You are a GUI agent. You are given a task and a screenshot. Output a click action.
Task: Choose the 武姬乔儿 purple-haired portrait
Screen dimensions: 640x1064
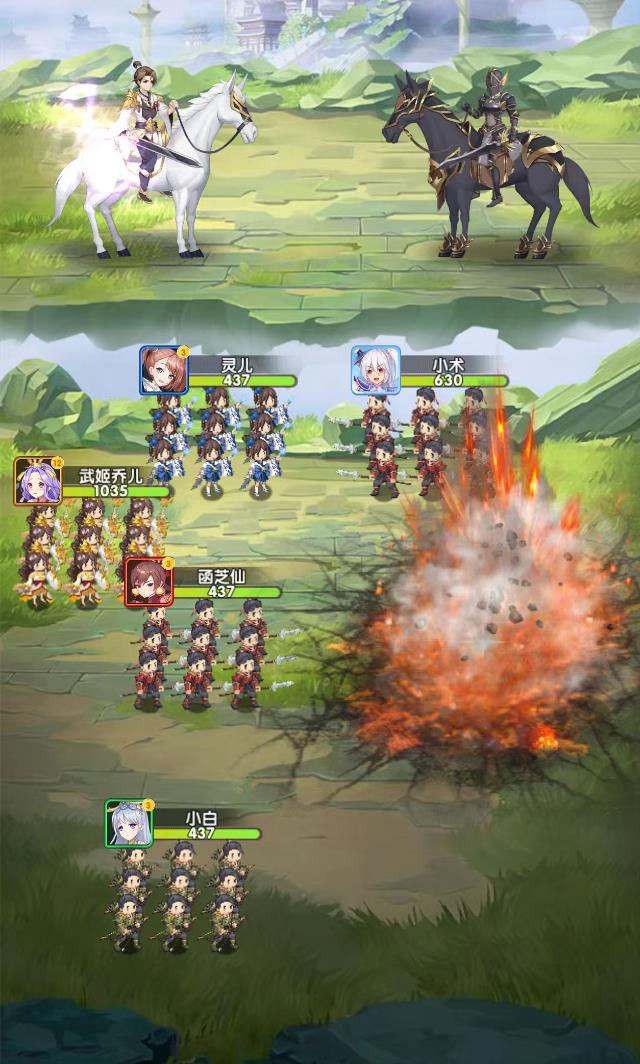point(38,481)
